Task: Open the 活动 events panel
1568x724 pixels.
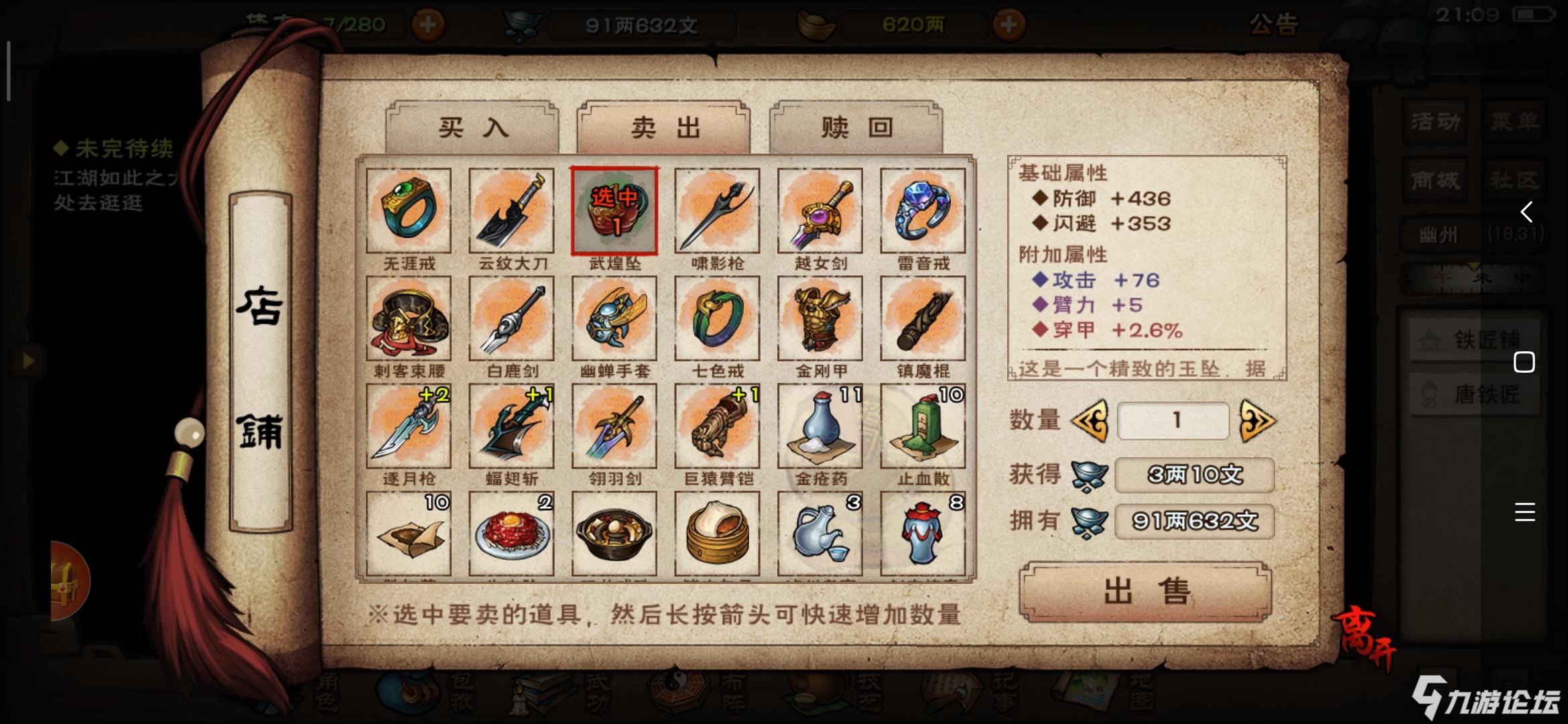Action: 1435,122
